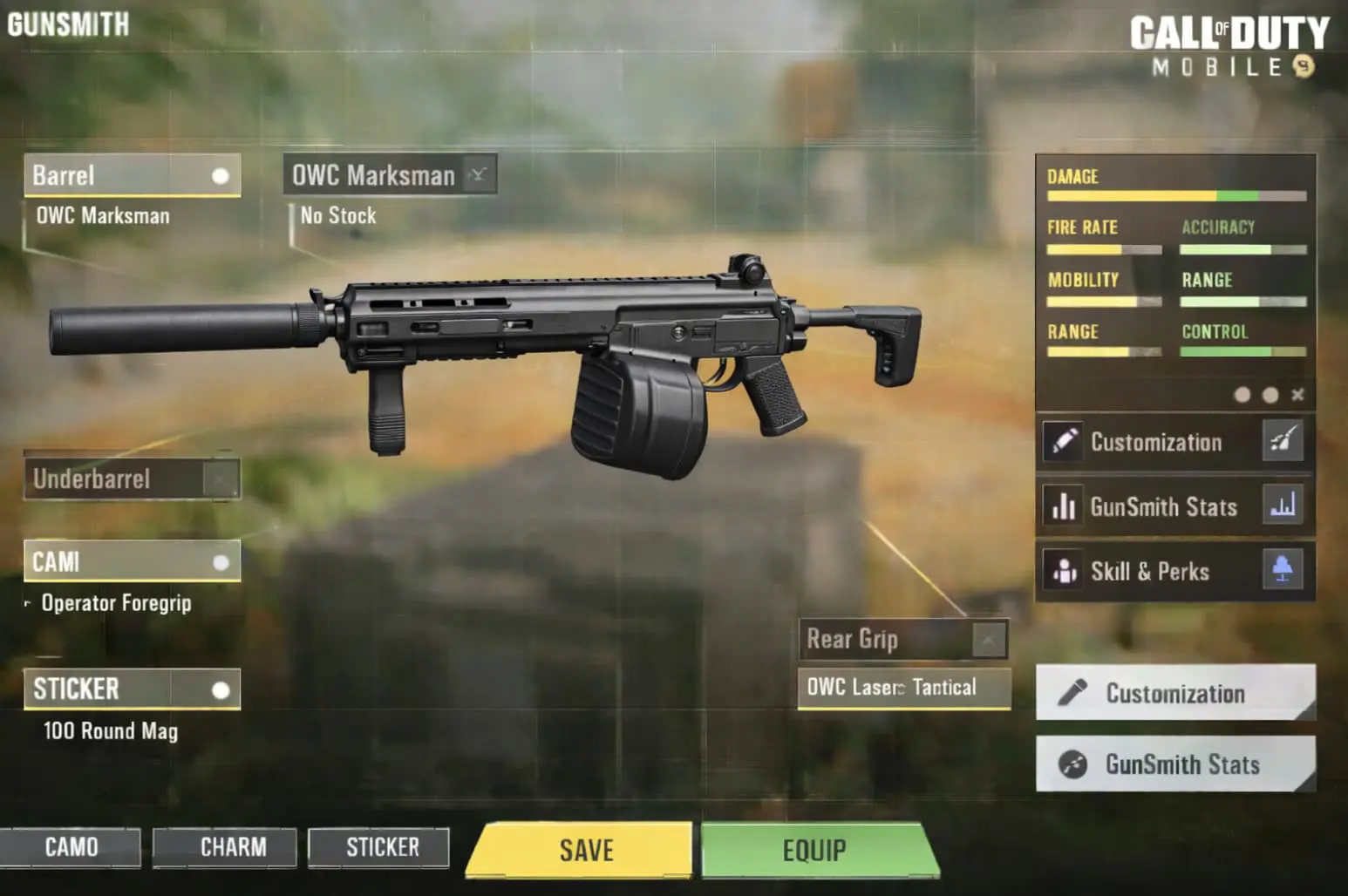Select the pencil icon beside Customization
Screen dimensions: 1348x896
click(x=1063, y=442)
